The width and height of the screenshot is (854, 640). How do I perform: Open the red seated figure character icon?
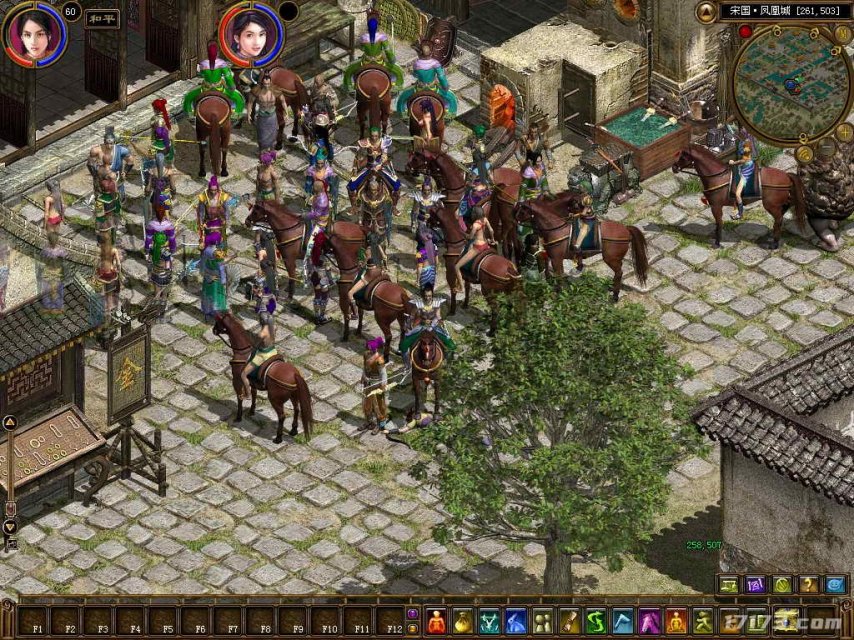pos(436,621)
